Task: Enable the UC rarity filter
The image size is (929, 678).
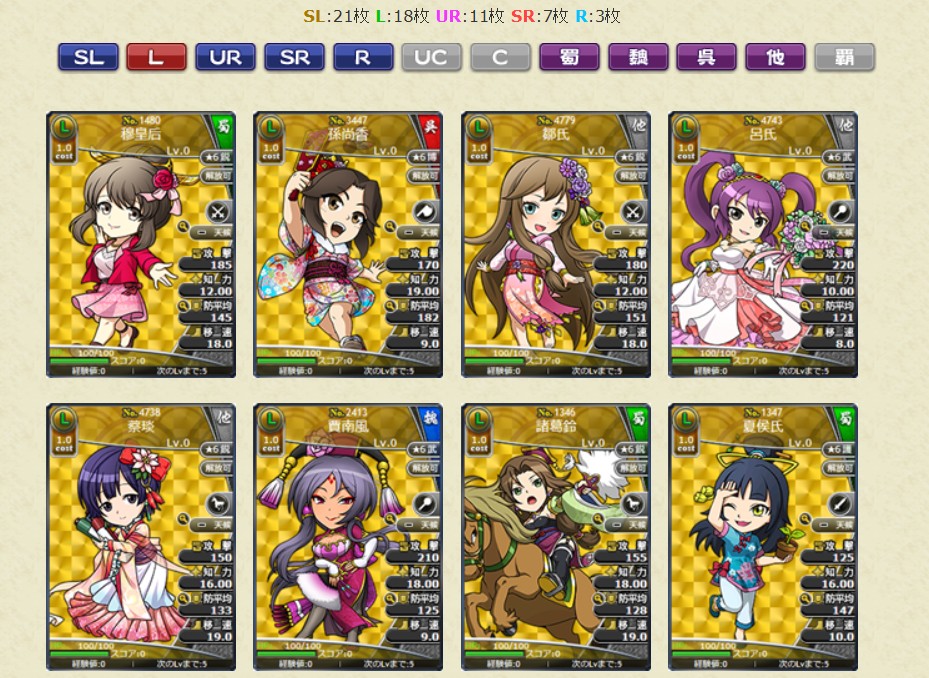Action: tap(431, 57)
